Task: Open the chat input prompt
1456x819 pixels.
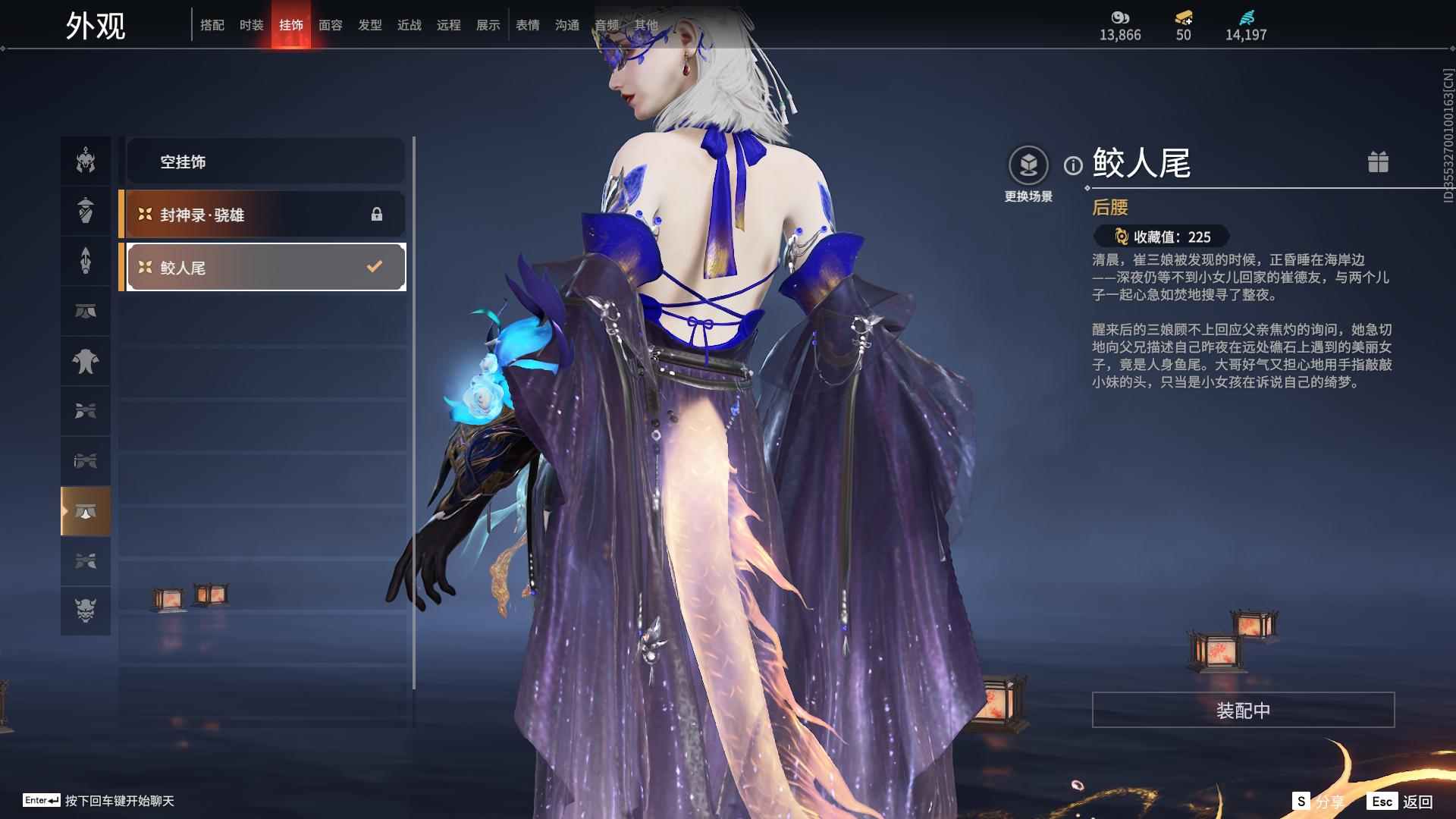Action: tap(99, 801)
